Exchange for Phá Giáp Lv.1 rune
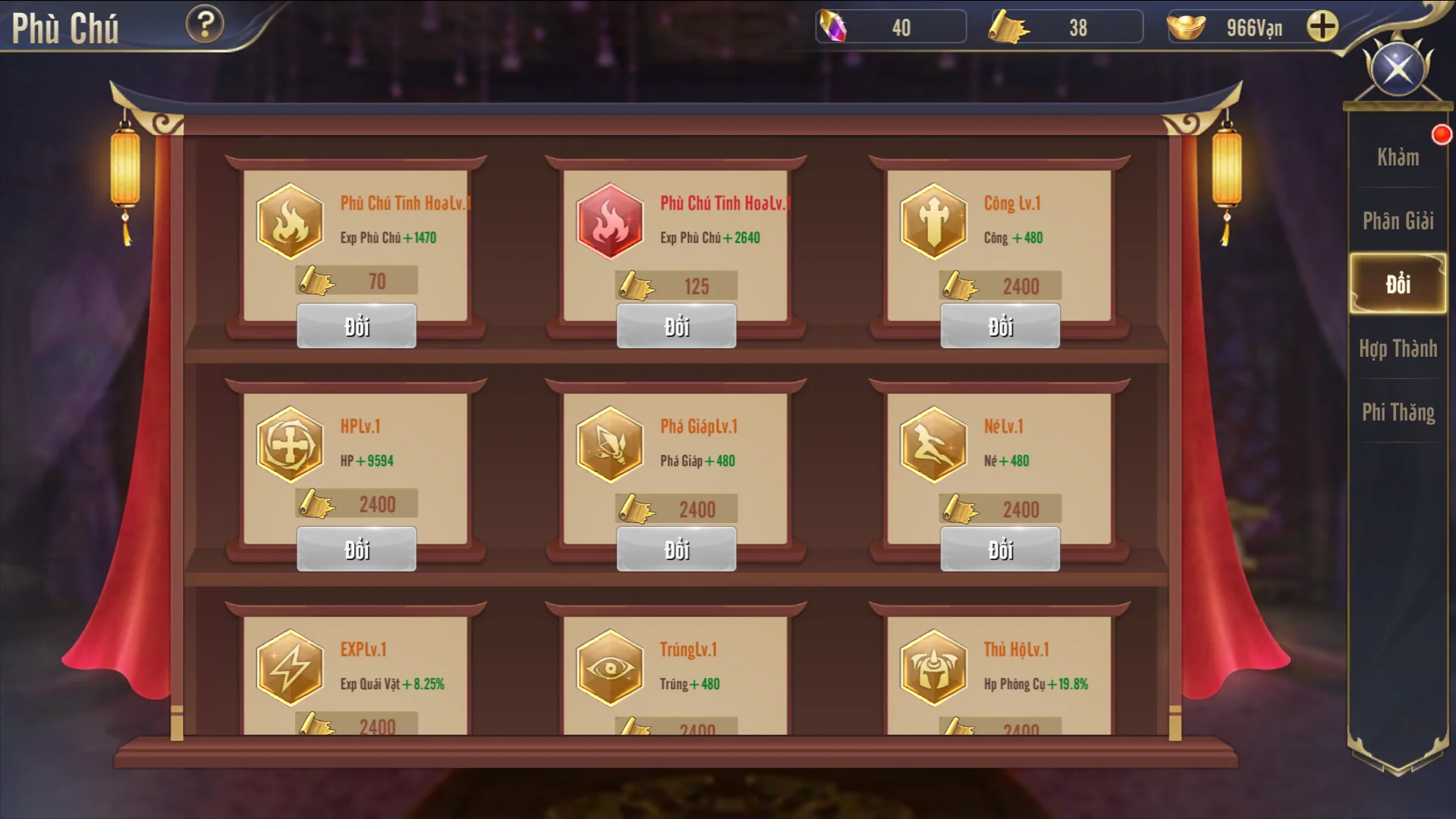 click(x=676, y=550)
